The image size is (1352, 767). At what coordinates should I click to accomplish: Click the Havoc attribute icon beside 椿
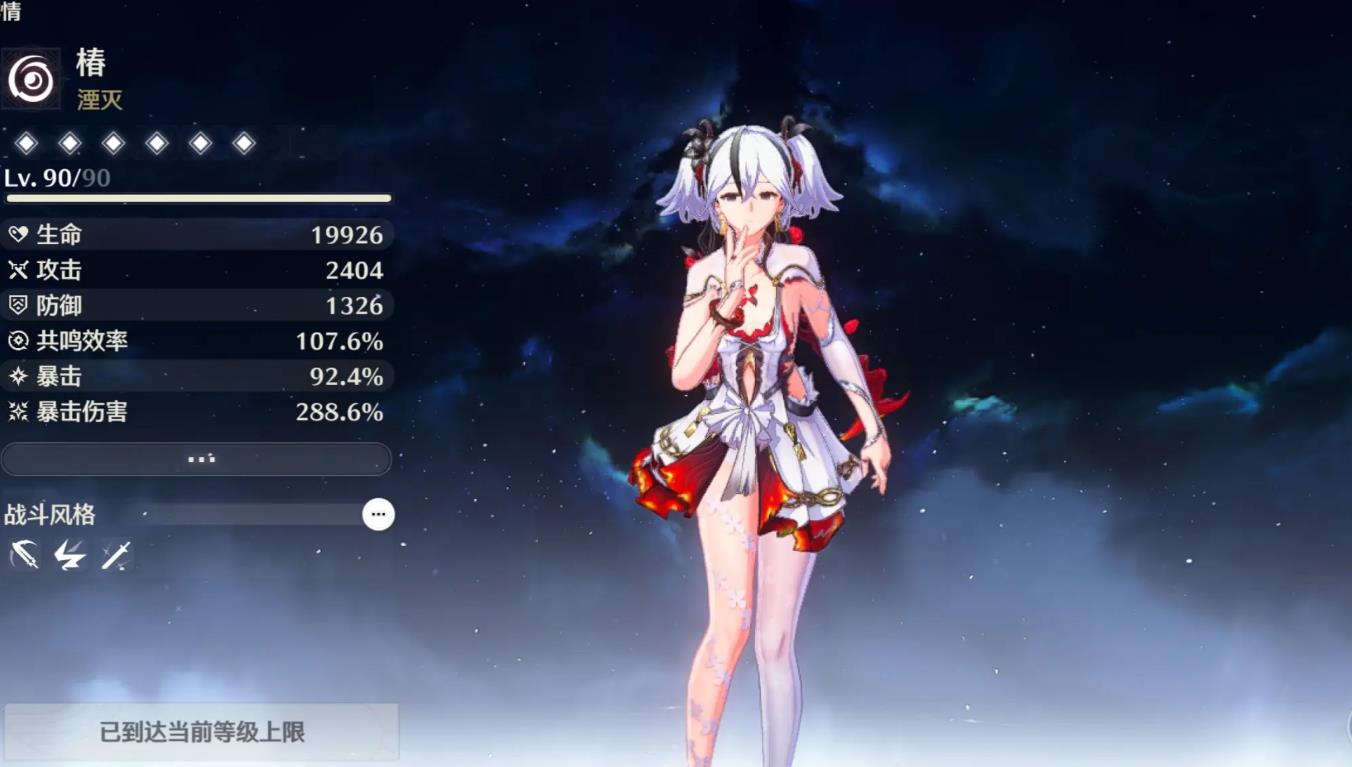coord(30,80)
